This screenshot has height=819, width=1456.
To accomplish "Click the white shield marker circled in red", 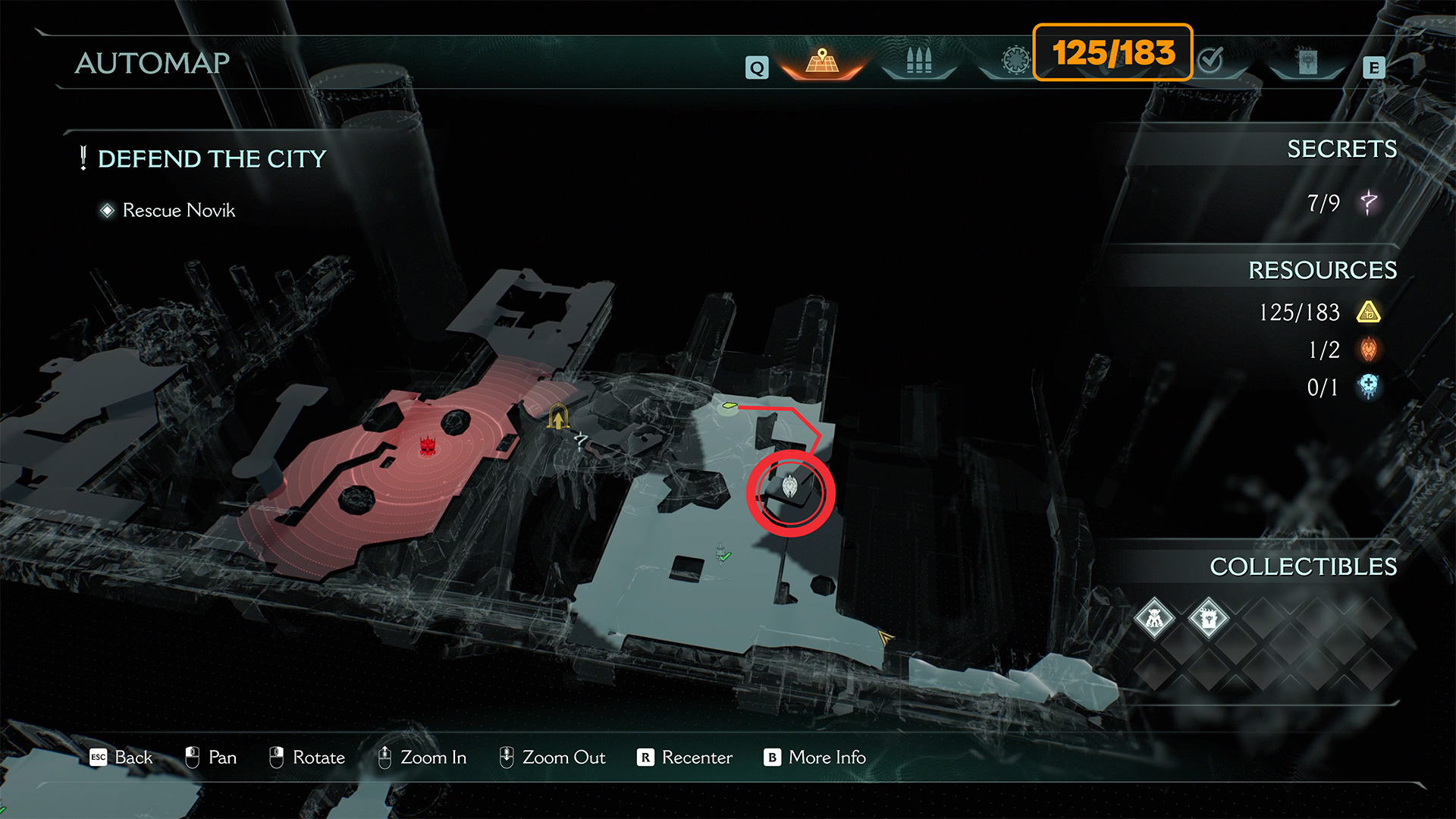I will point(789,487).
